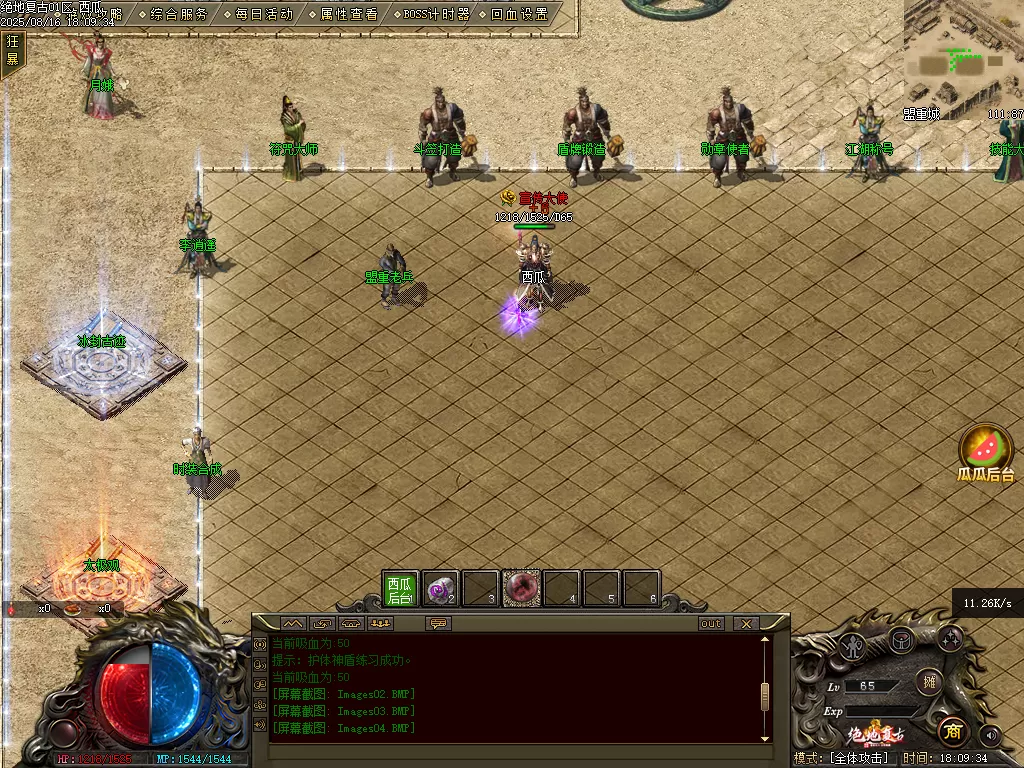The height and width of the screenshot is (768, 1024).
Task: Use the purple swirl scroll in slot 2
Action: (x=440, y=589)
